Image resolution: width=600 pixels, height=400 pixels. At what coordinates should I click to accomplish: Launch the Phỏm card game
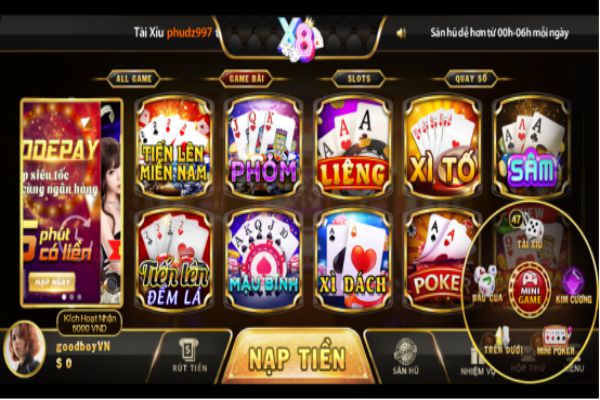(x=263, y=146)
